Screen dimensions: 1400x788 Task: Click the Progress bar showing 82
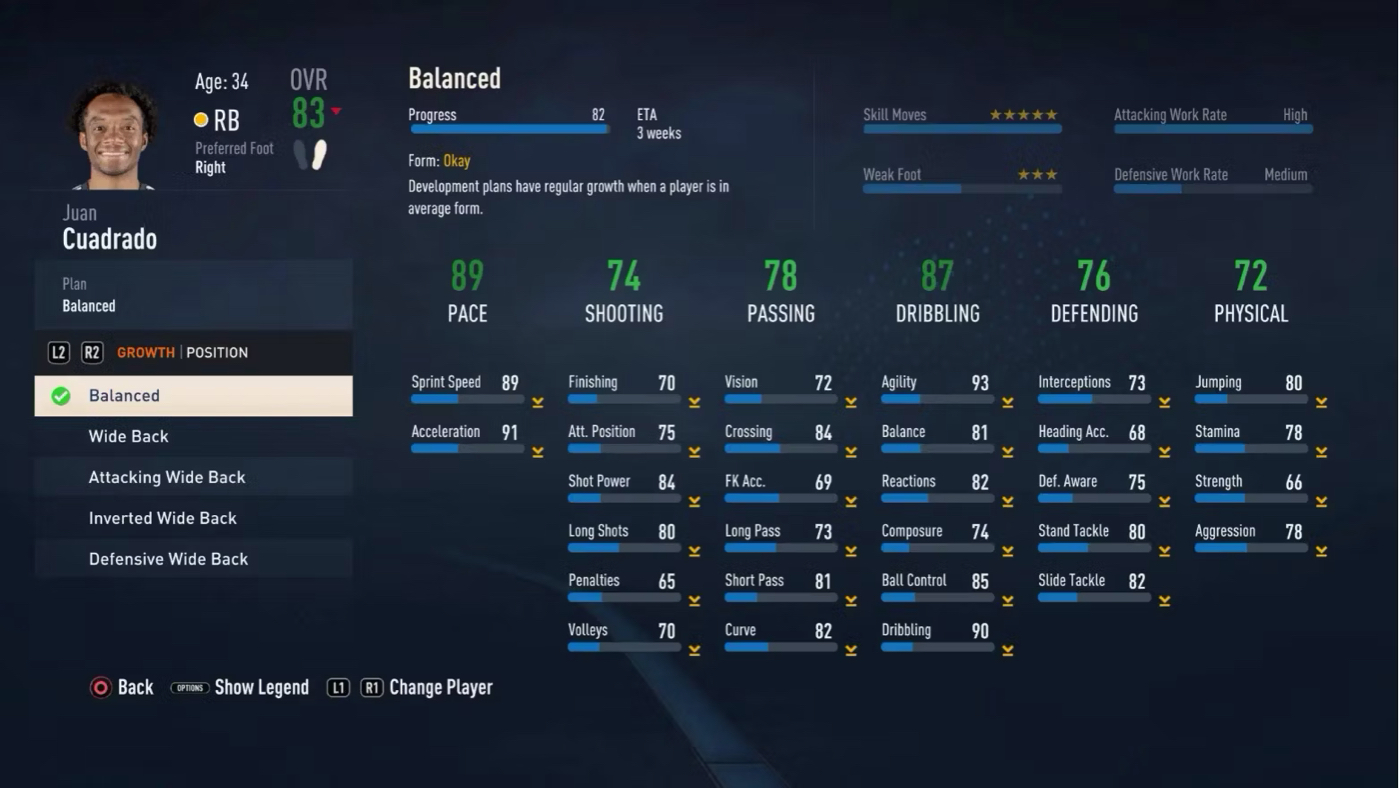tap(508, 129)
